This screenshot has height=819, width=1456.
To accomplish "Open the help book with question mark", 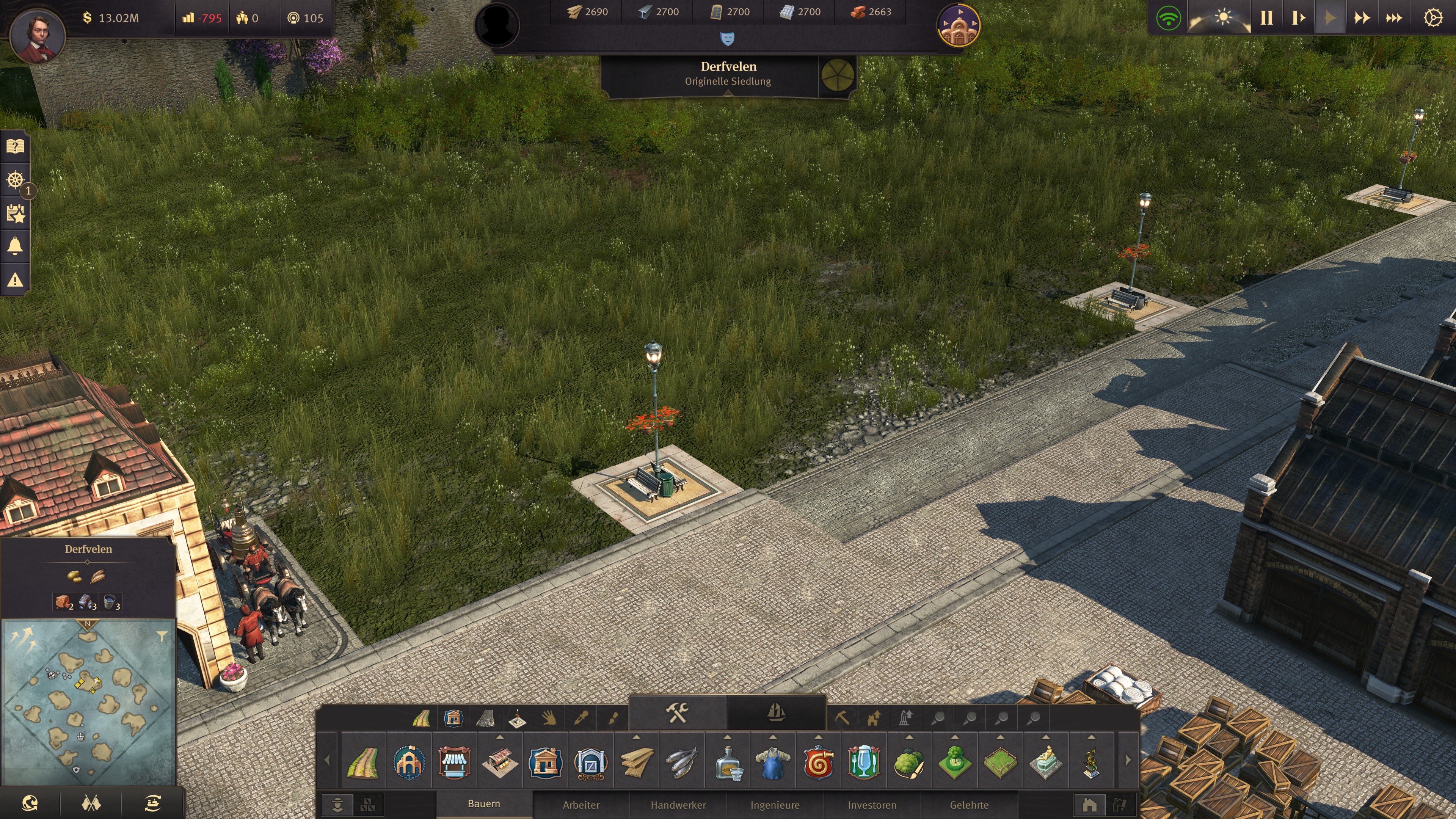I will pos(15,147).
